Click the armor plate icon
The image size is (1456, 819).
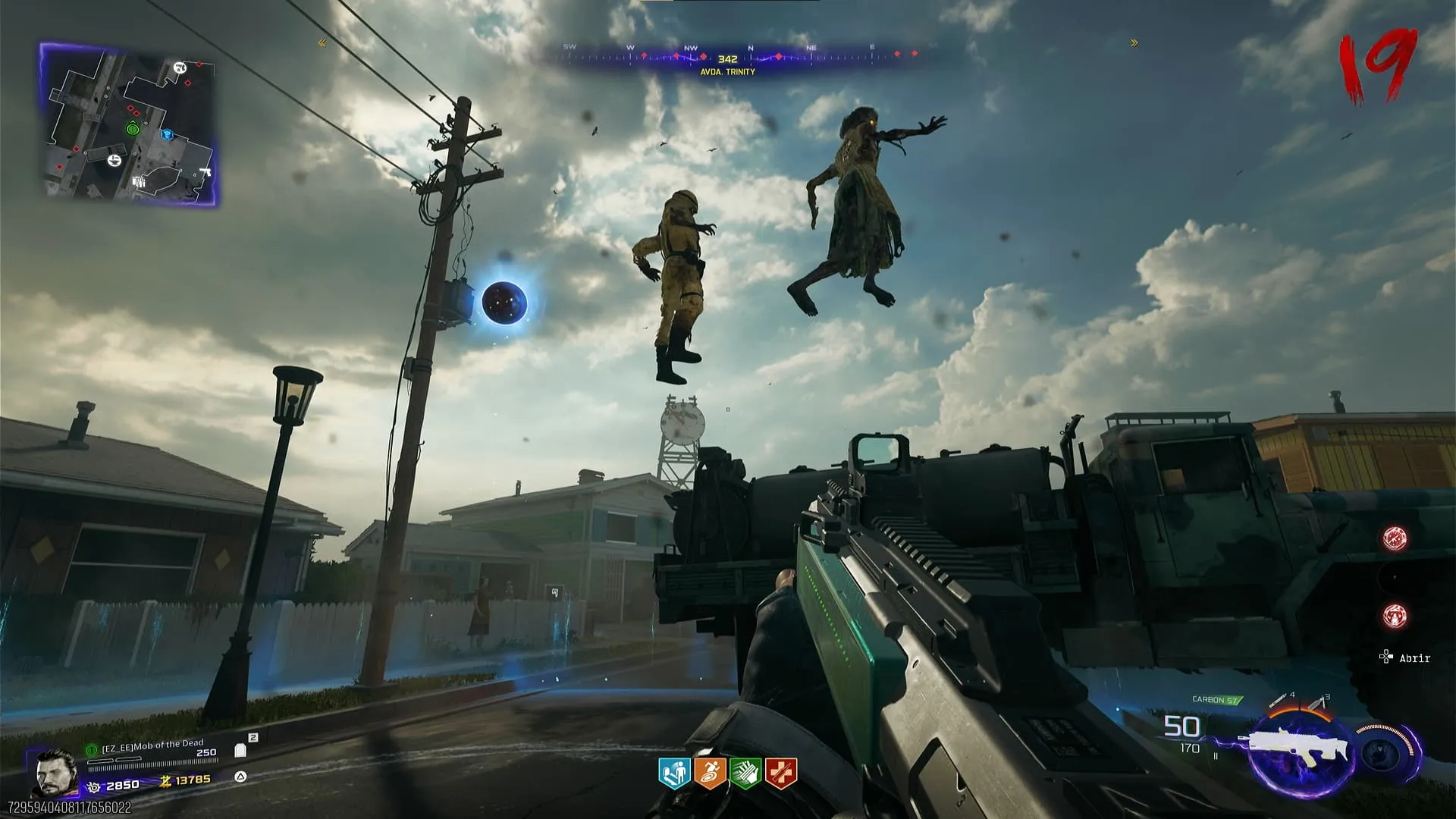241,750
